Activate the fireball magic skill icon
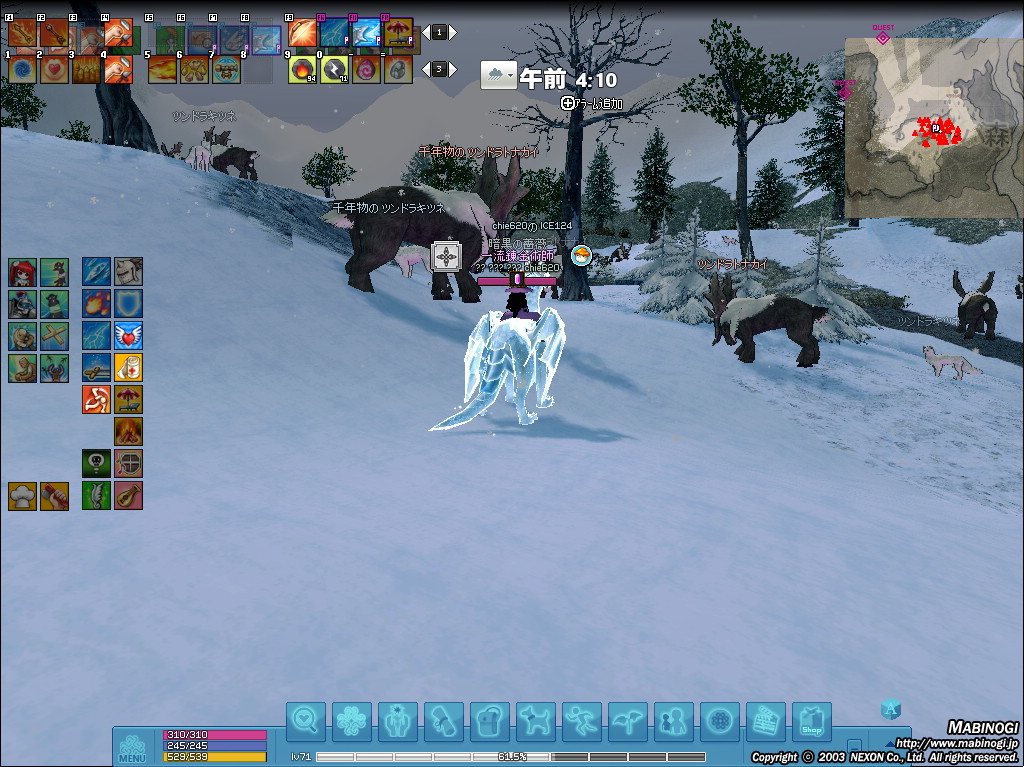Image resolution: width=1024 pixels, height=767 pixels. [x=97, y=303]
